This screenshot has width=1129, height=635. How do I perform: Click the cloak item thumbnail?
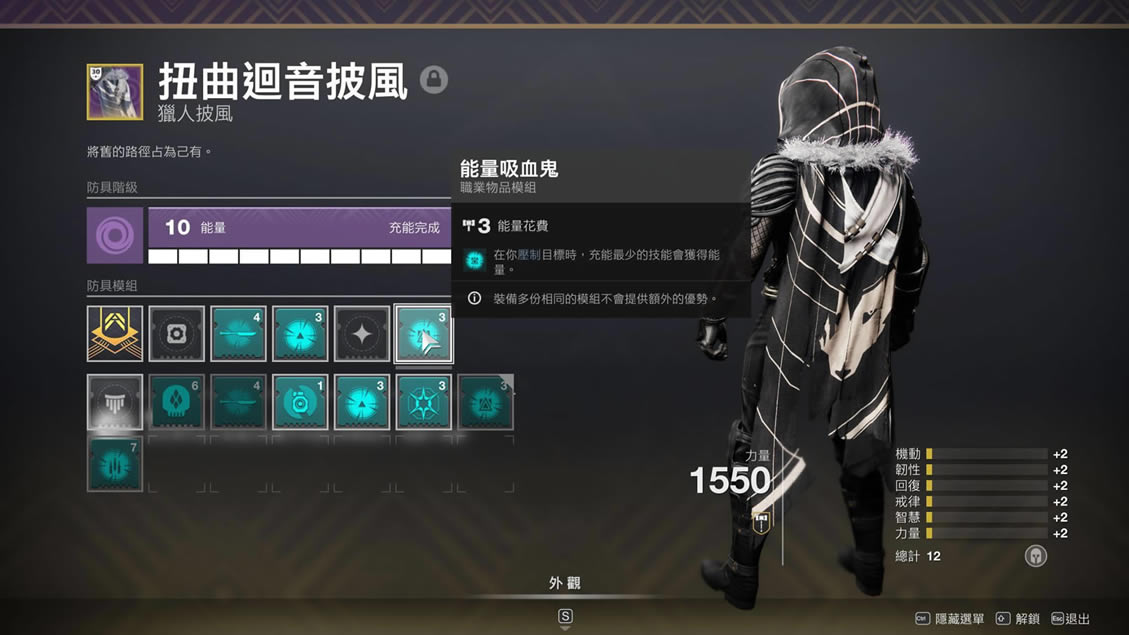pos(115,92)
